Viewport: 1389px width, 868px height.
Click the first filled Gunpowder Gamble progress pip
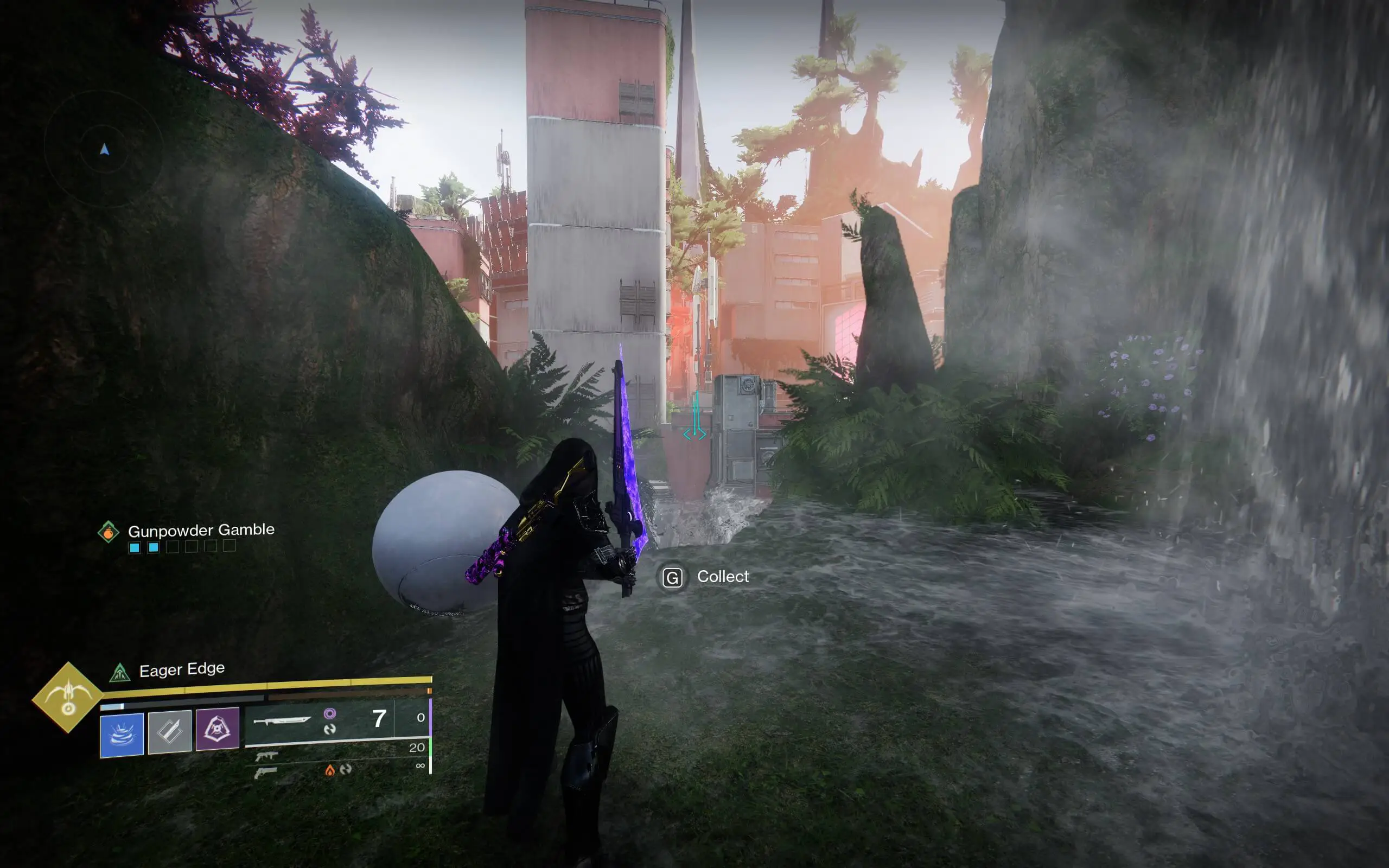tap(135, 549)
